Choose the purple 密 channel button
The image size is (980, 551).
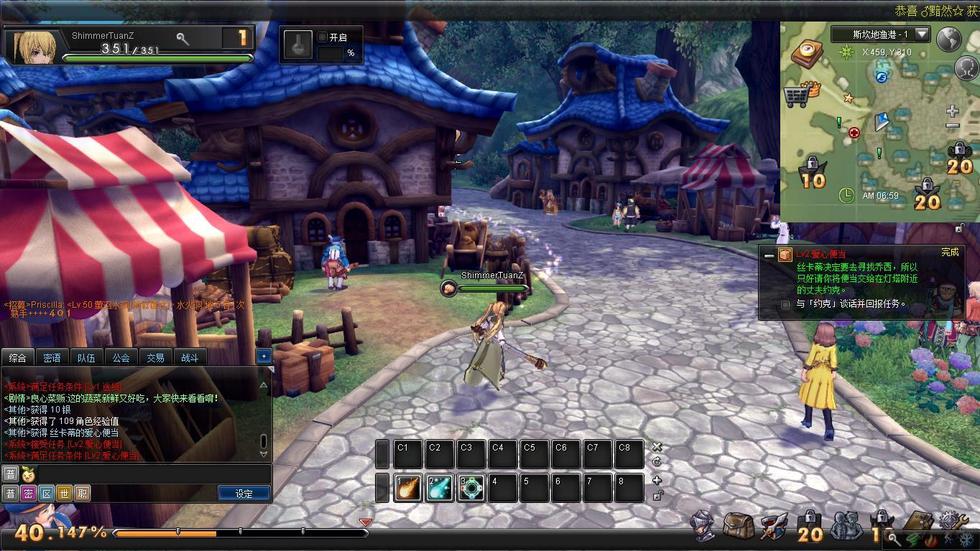point(28,493)
